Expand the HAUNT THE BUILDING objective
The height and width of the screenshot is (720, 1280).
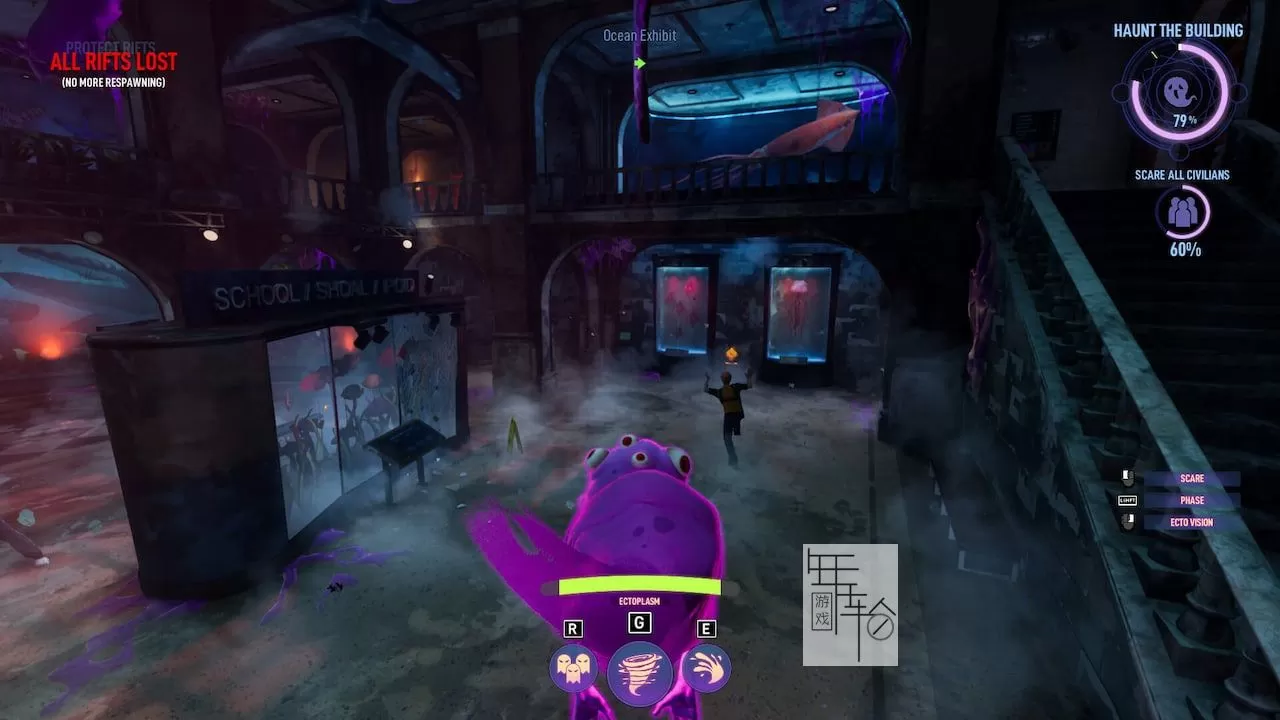[1178, 30]
